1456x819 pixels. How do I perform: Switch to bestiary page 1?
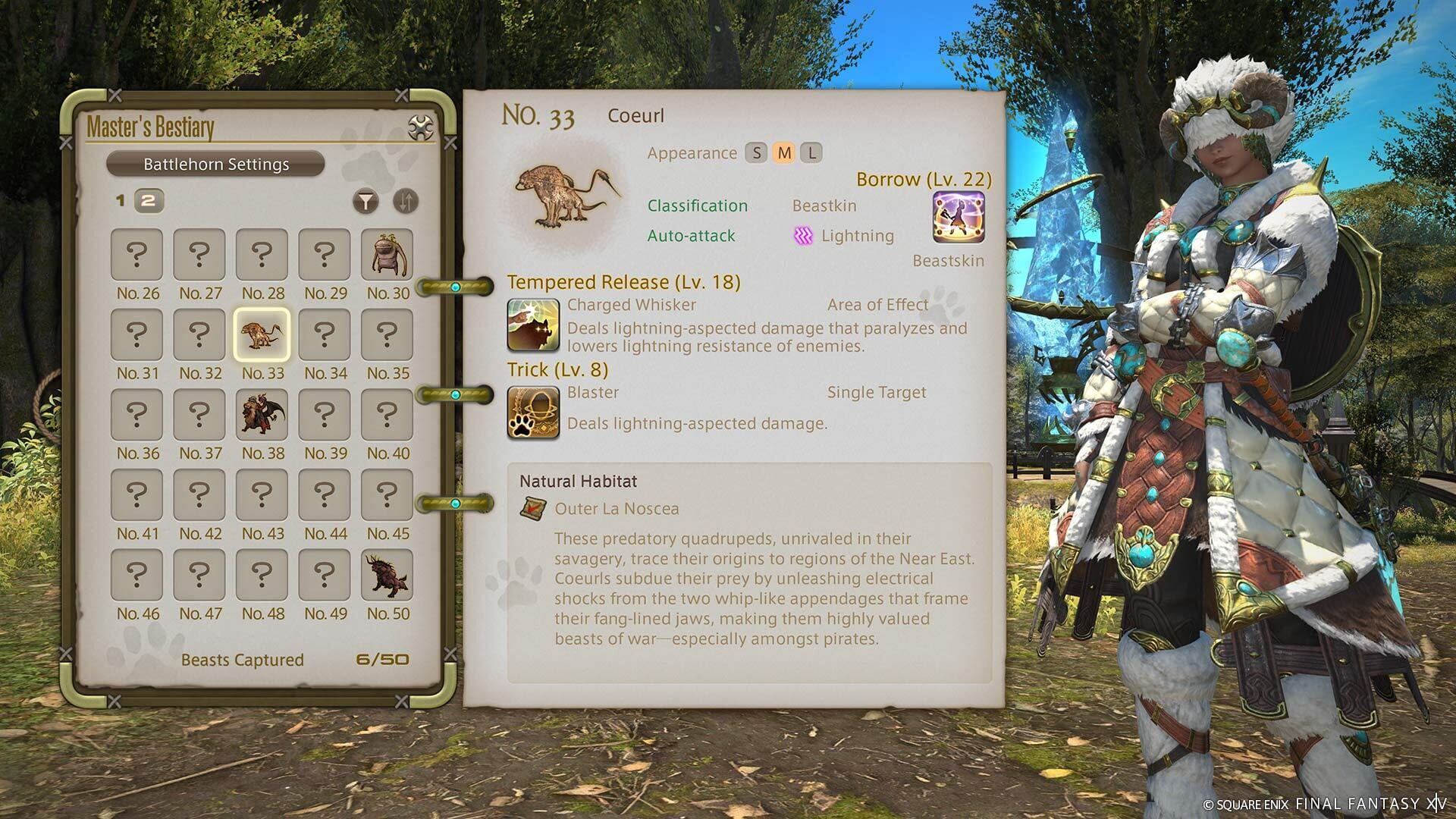tap(119, 200)
